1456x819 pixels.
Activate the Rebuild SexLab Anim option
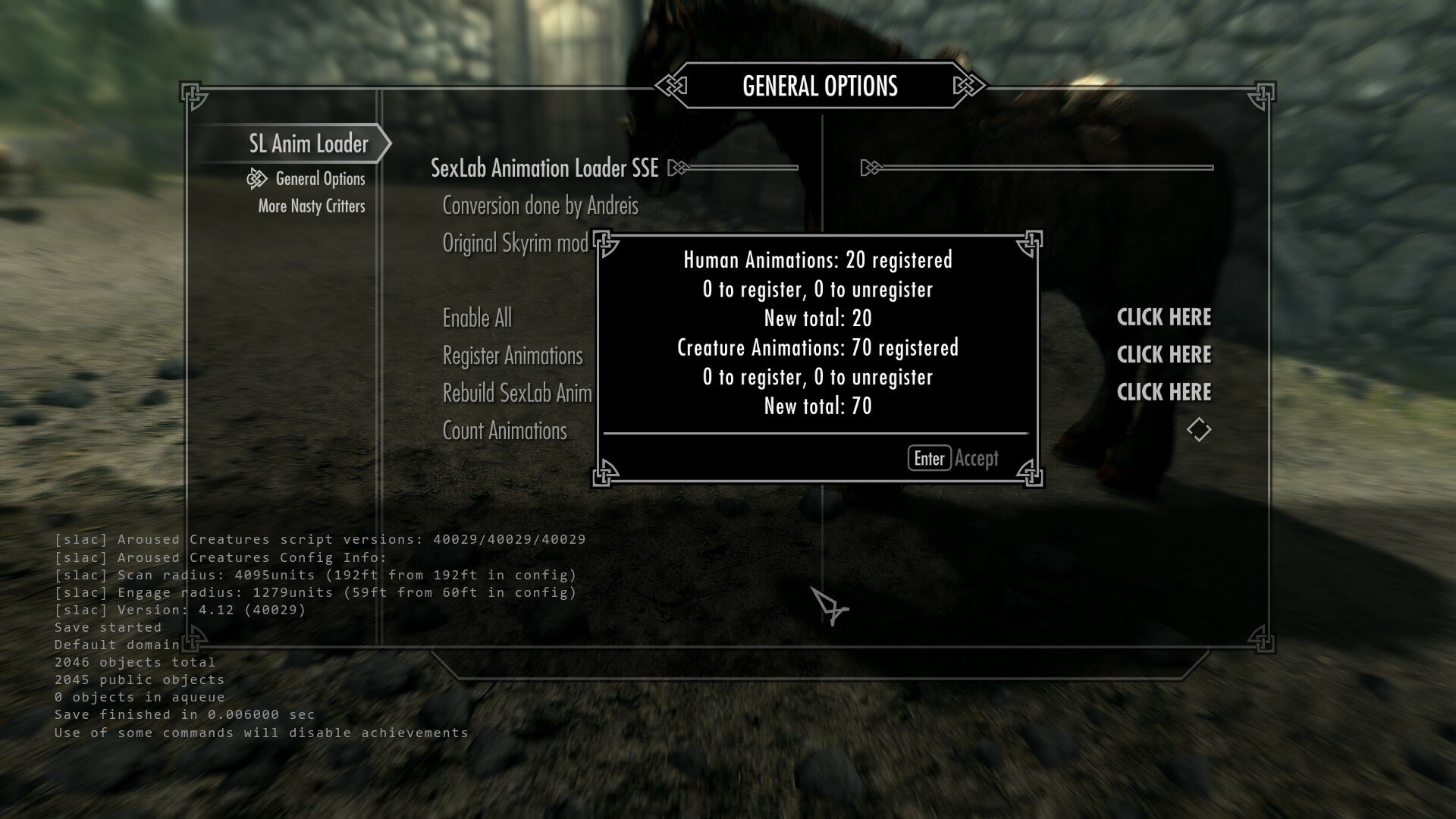click(x=516, y=393)
